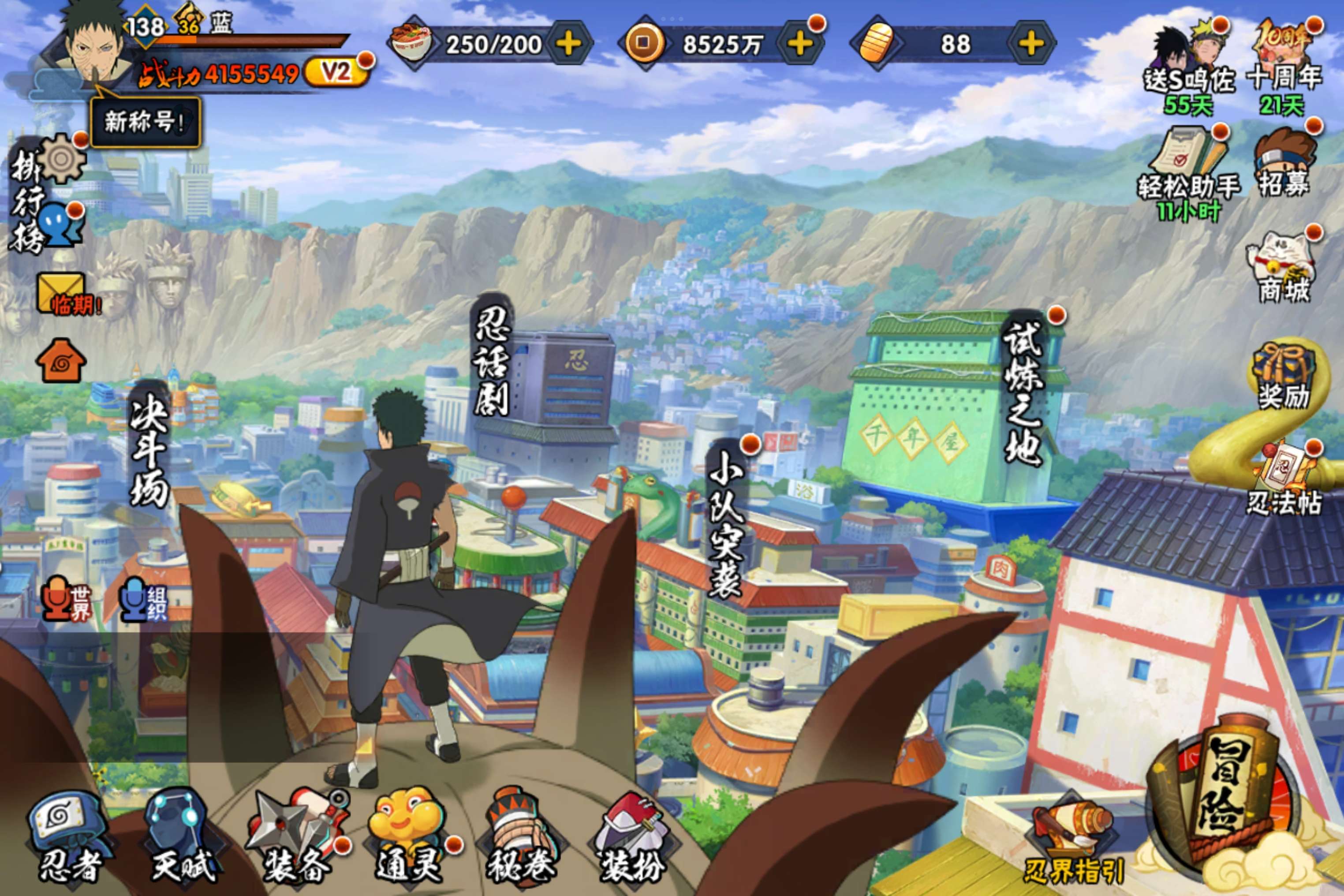Open the 招募 recruit screen
The image size is (1344, 896).
pyautogui.click(x=1283, y=163)
